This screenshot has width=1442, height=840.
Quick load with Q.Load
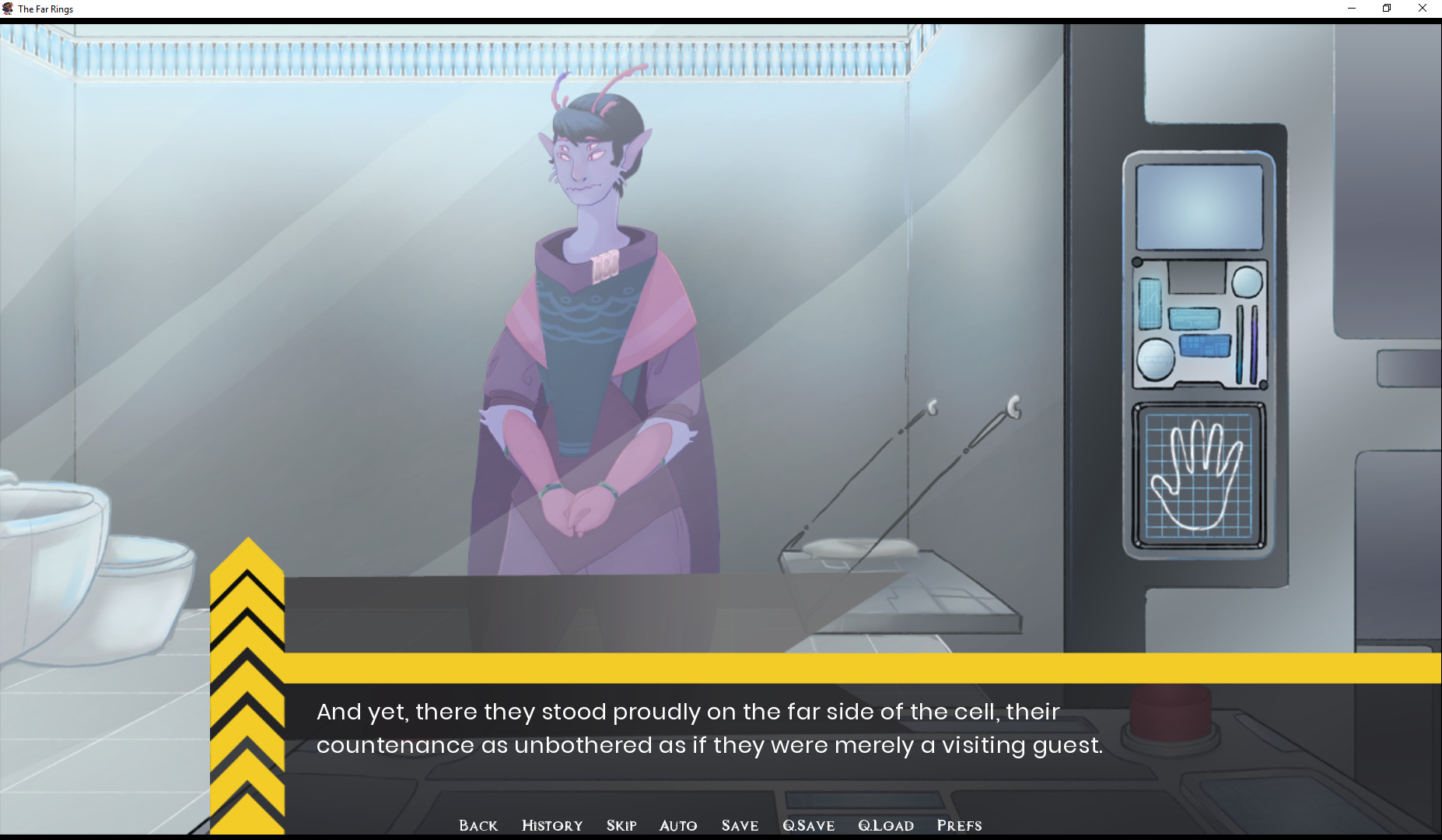coord(886,826)
